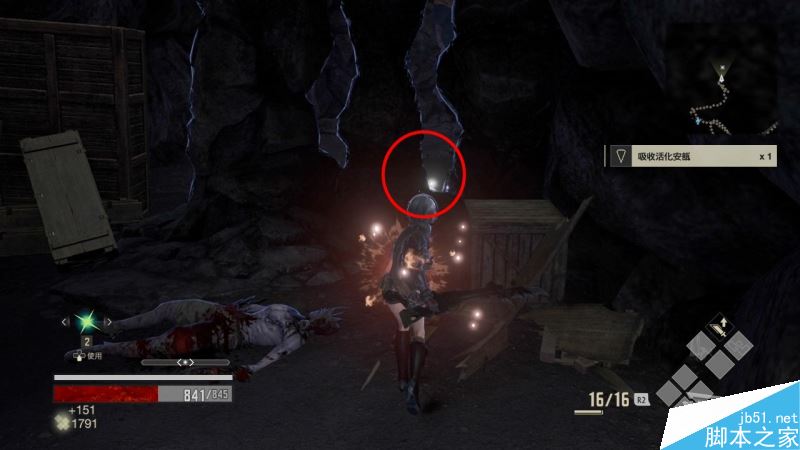Click the haze currency icon

pyautogui.click(x=62, y=424)
